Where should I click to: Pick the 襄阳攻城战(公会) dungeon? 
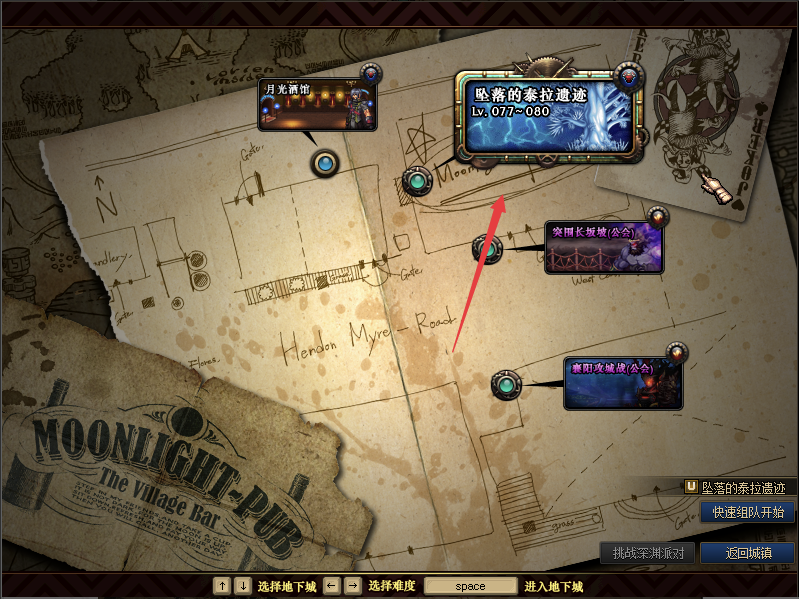(x=622, y=384)
